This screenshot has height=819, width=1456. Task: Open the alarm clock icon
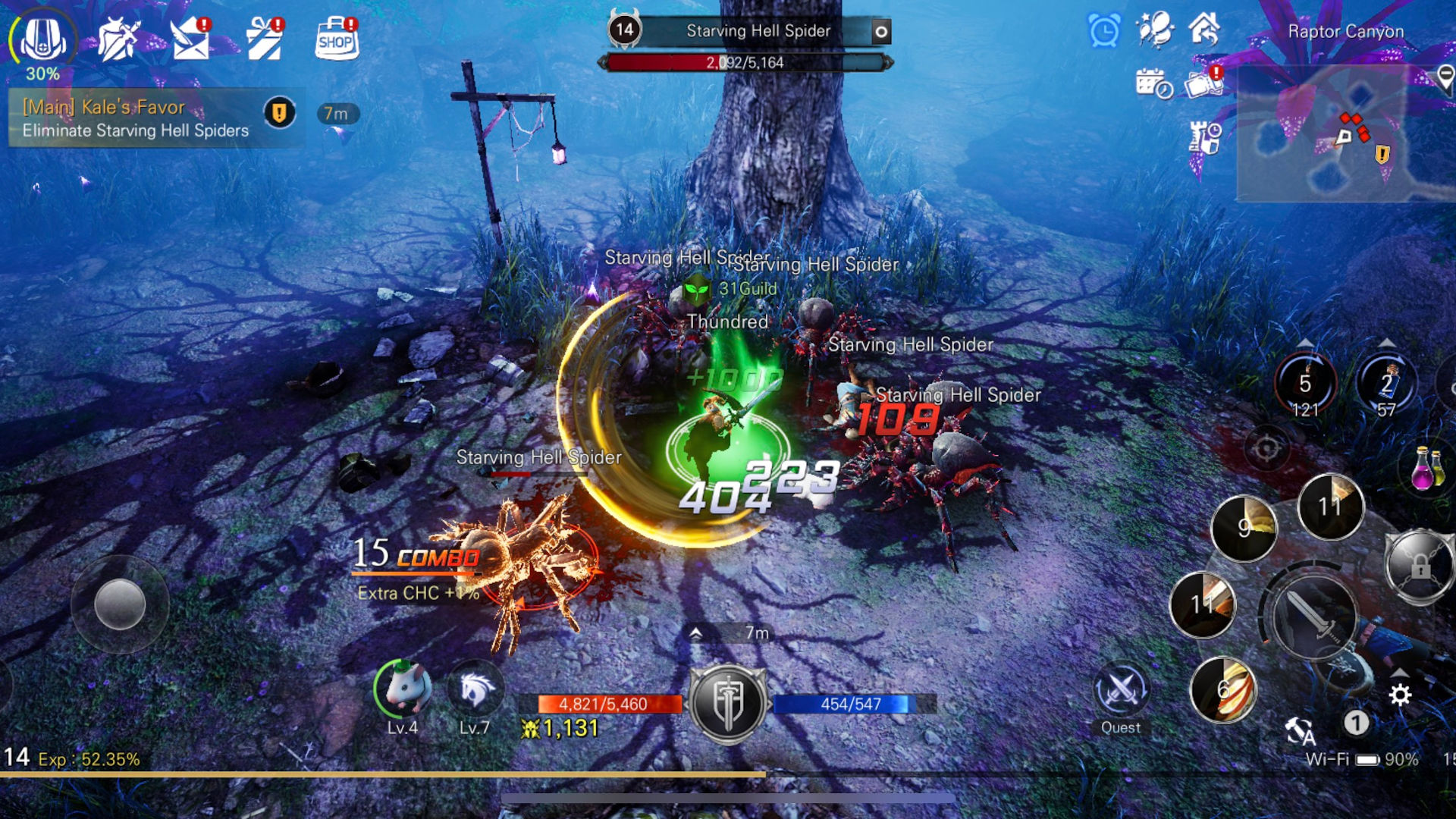coord(1104,32)
